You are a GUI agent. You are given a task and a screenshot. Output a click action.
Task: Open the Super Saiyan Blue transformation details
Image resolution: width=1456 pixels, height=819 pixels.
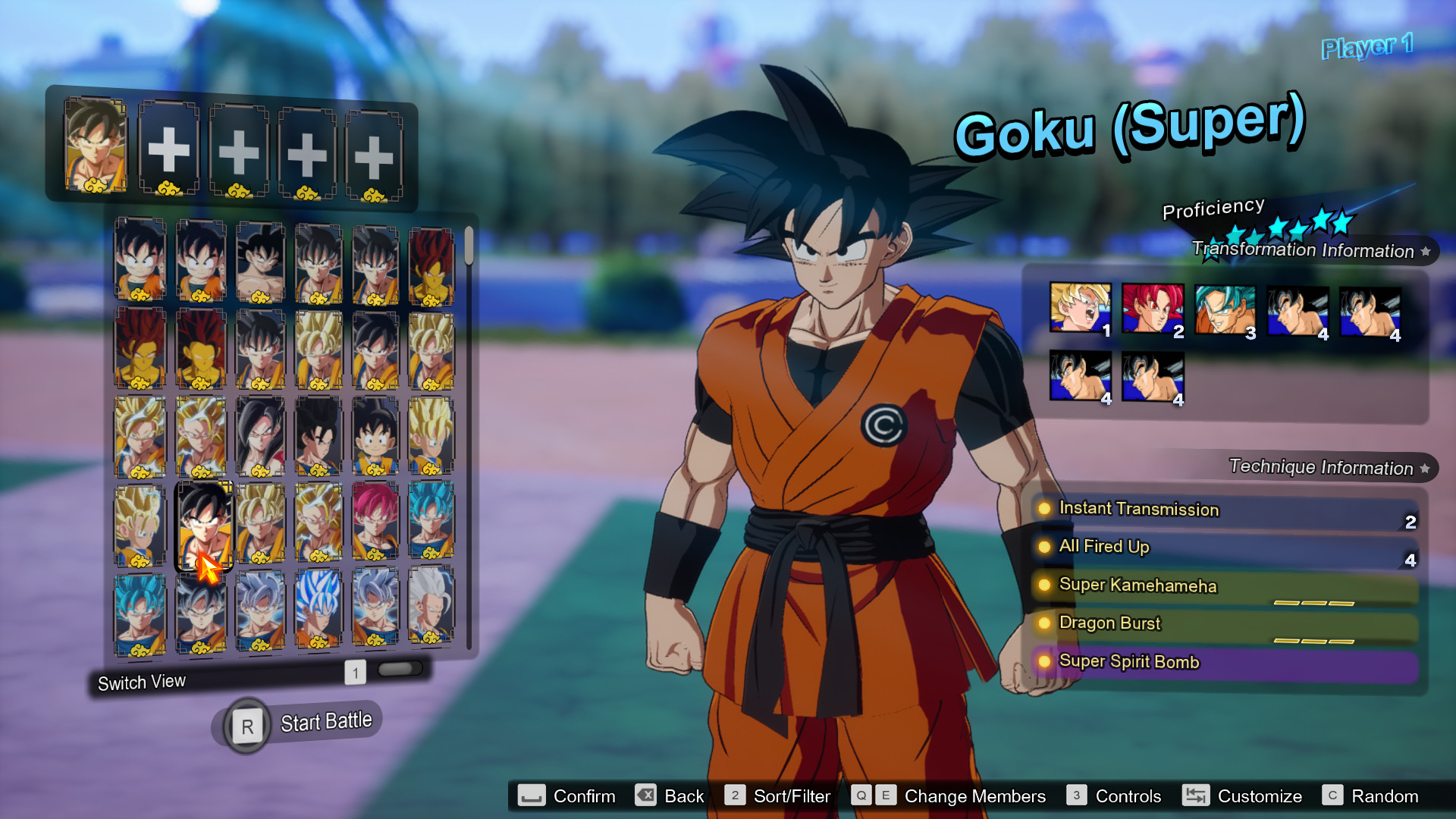tap(1225, 309)
